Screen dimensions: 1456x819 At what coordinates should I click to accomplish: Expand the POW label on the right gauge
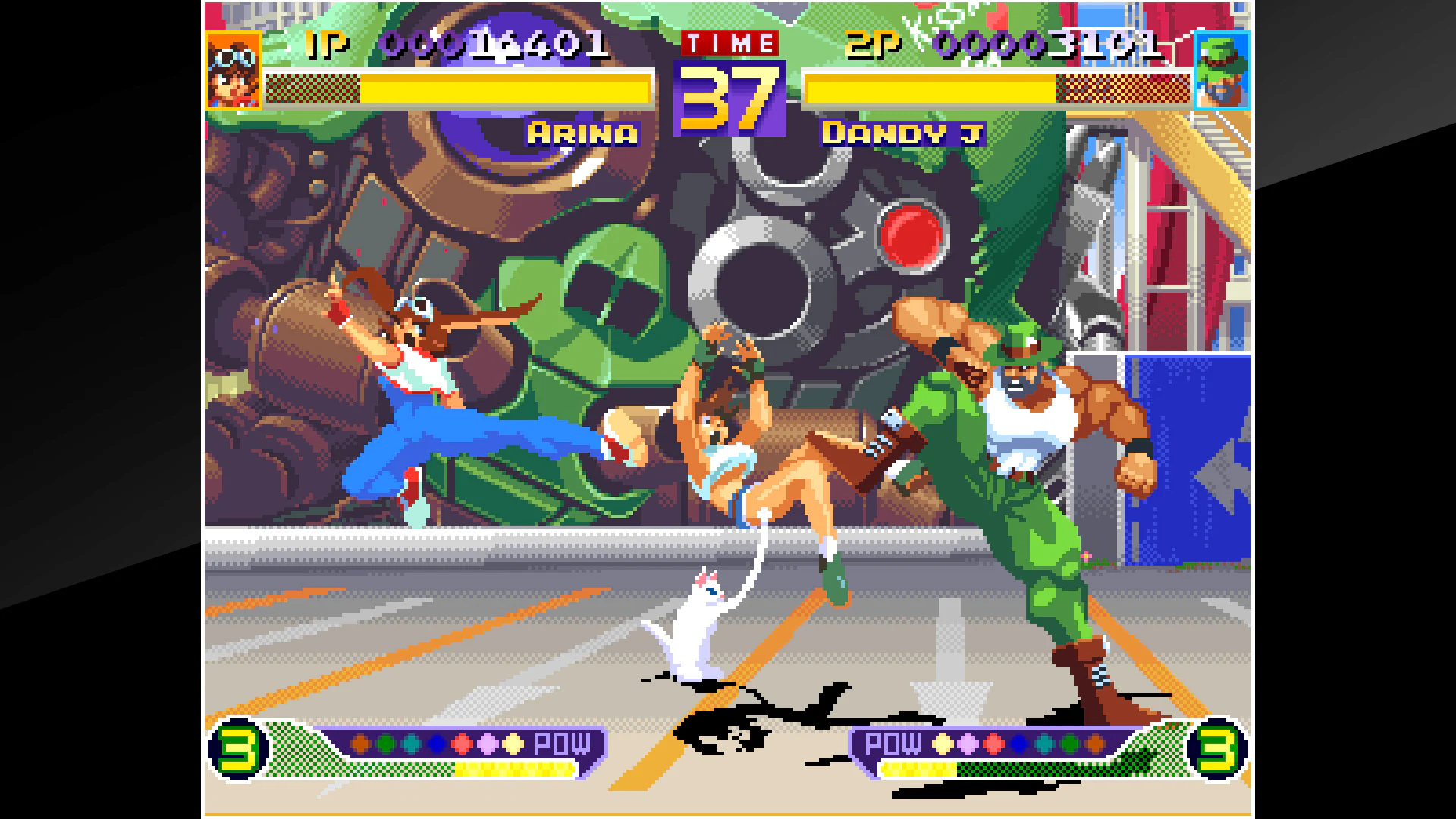click(x=892, y=745)
